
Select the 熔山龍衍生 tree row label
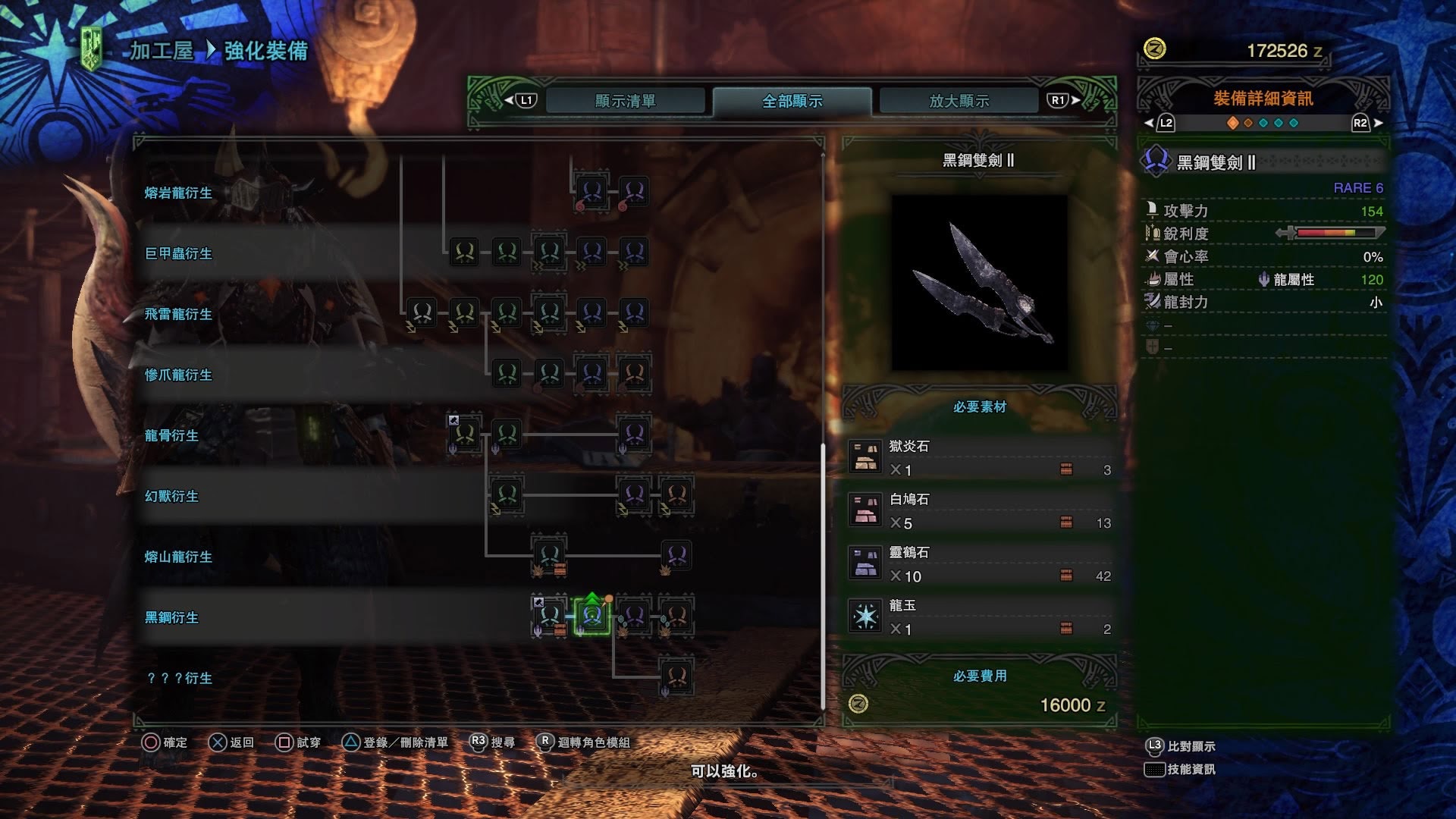coord(178,557)
